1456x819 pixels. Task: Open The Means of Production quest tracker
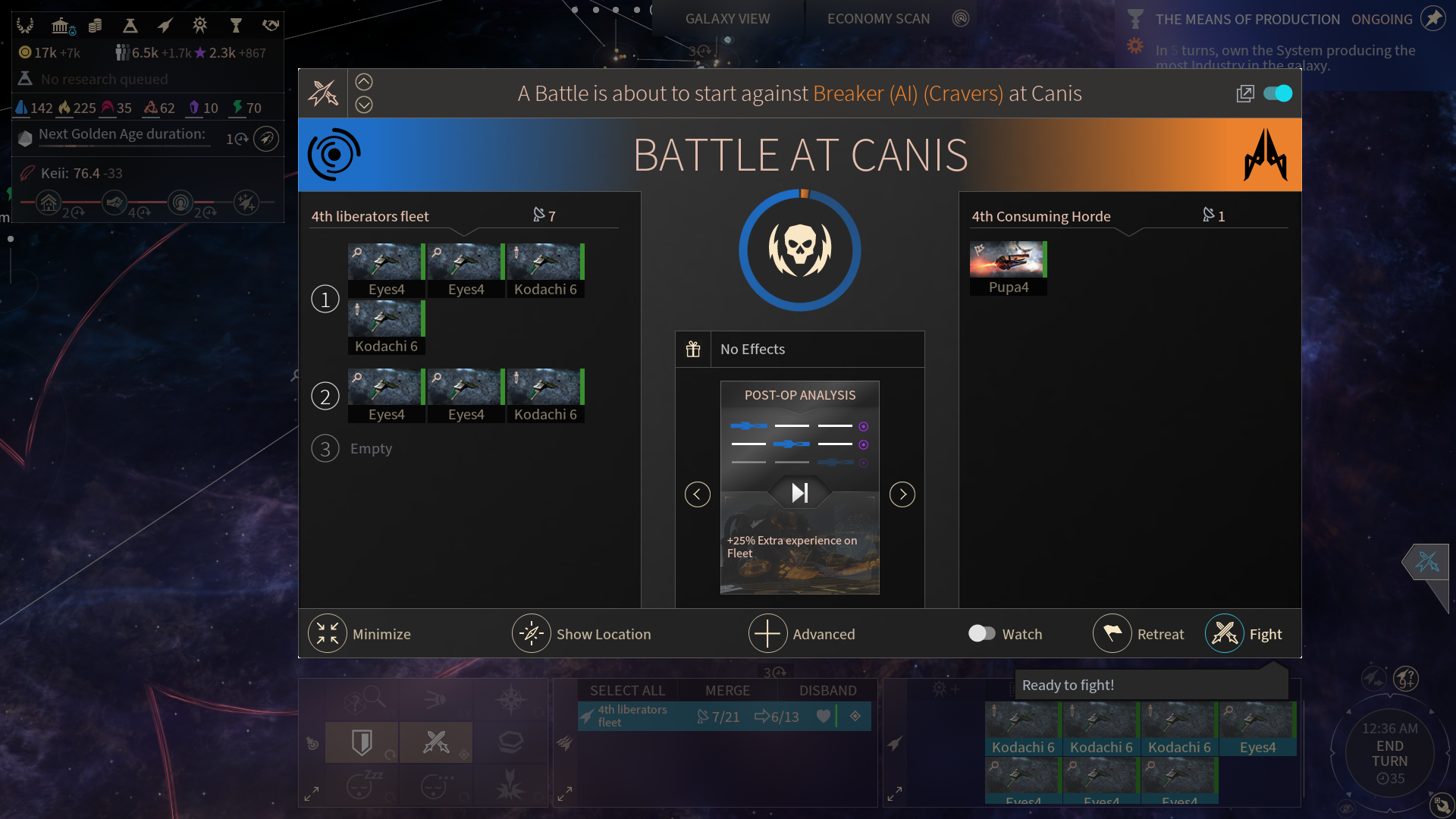(1247, 20)
